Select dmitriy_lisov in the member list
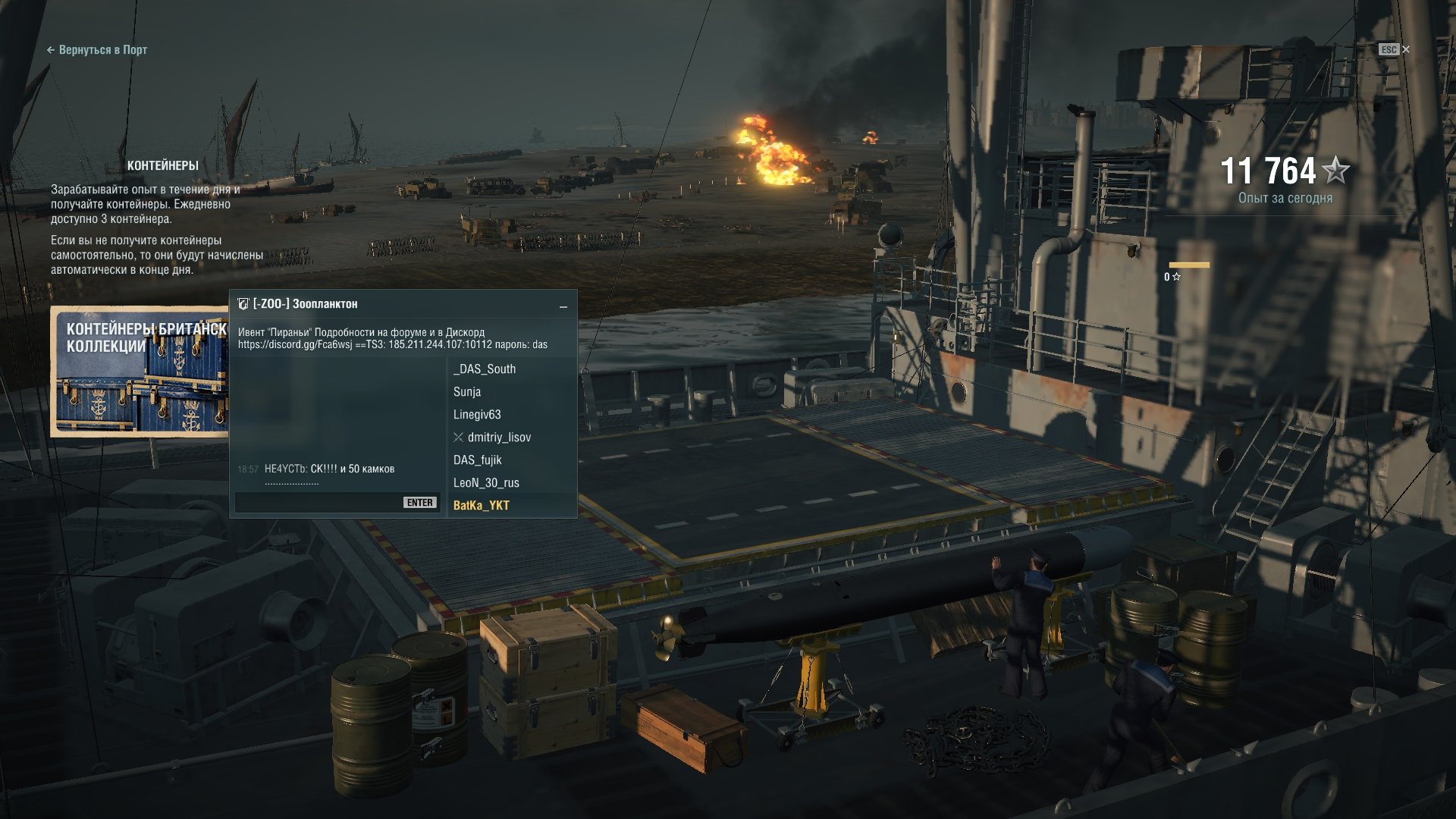The image size is (1456, 819). pos(499,438)
